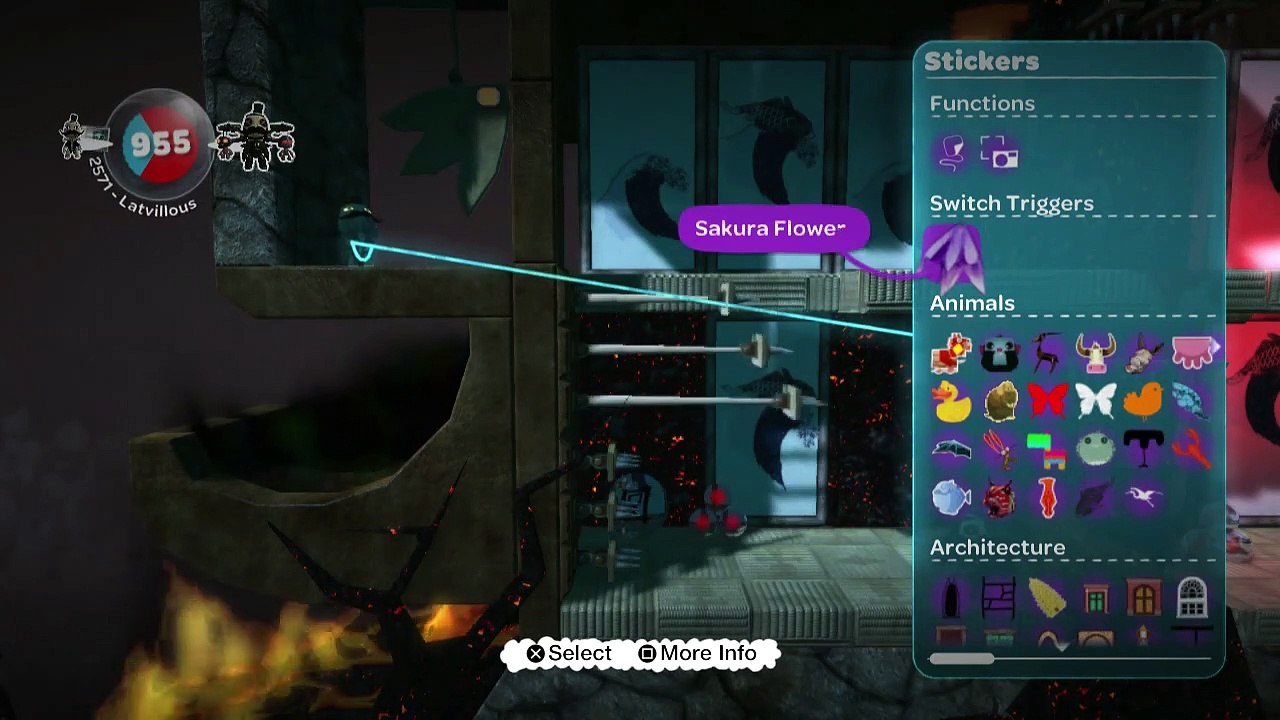
Task: Pick the colorful piñata sticker
Action: [1047, 449]
